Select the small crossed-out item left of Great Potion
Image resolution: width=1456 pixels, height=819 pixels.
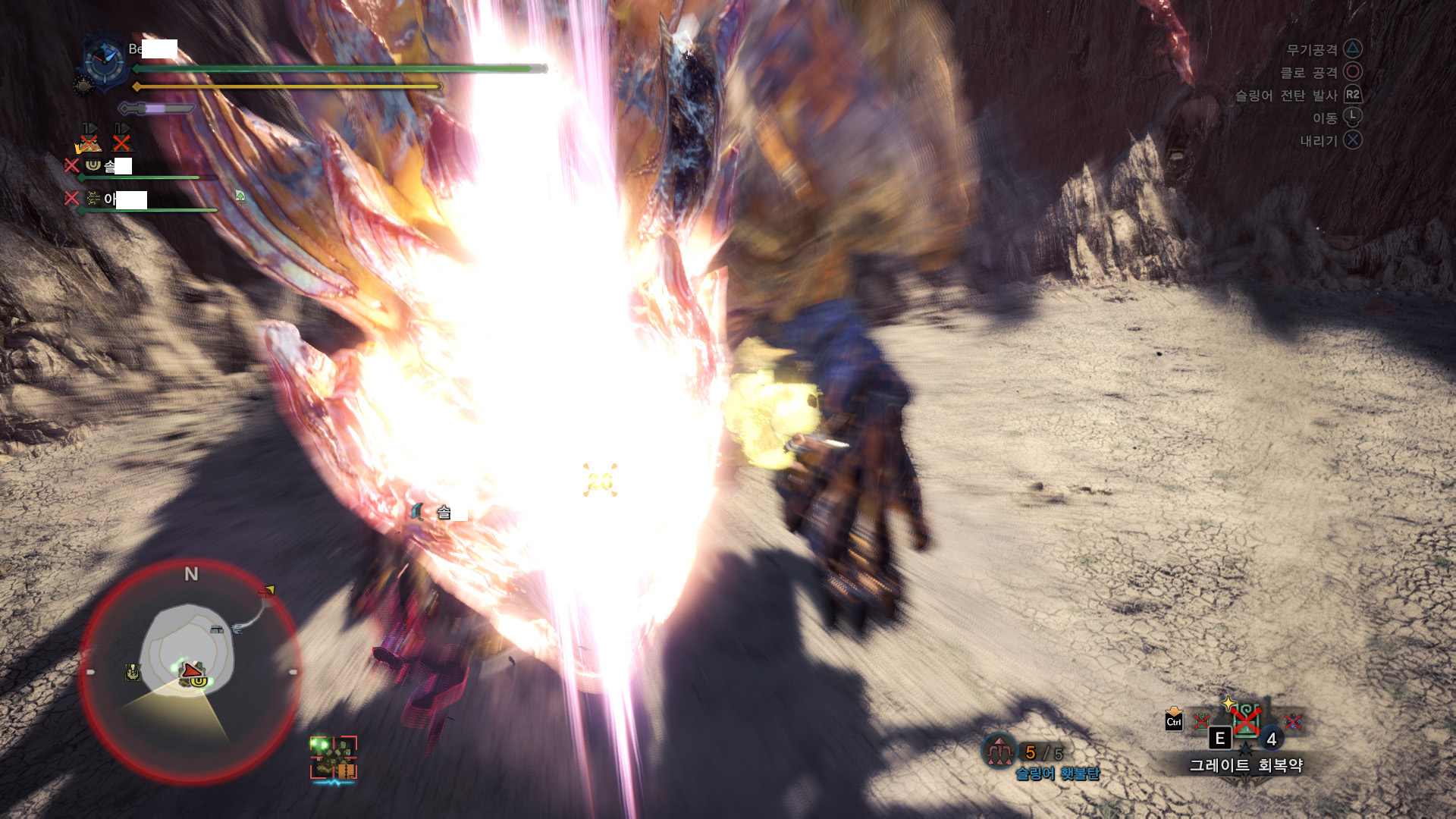point(1200,721)
